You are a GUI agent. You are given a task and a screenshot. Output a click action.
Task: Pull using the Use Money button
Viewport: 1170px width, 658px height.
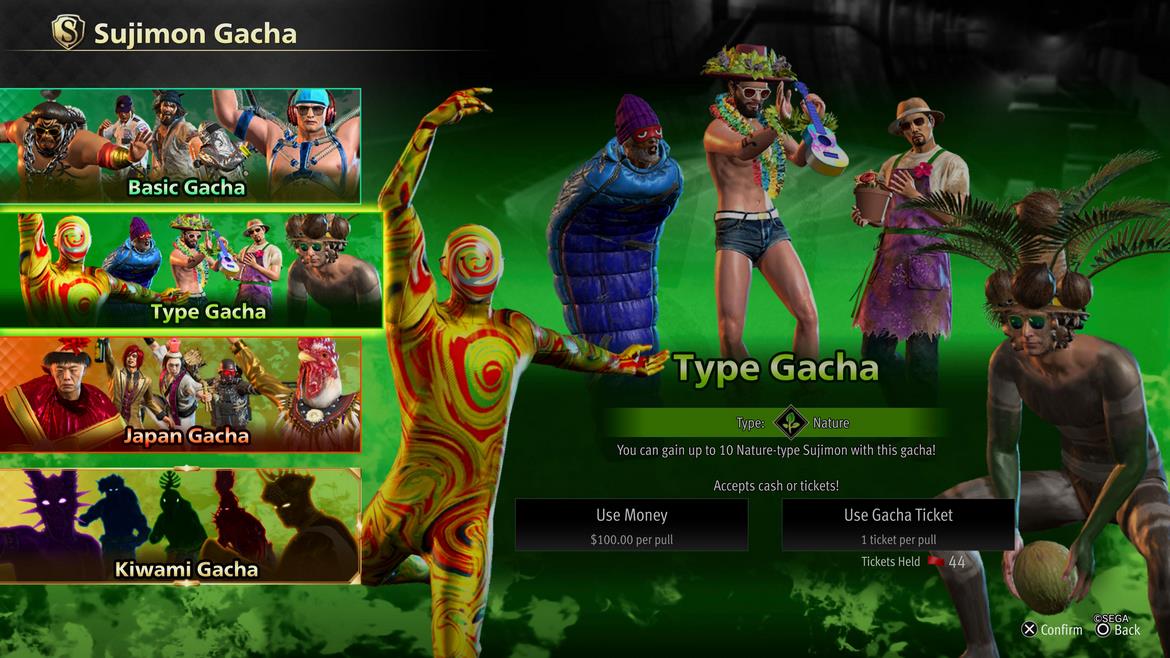coord(631,525)
